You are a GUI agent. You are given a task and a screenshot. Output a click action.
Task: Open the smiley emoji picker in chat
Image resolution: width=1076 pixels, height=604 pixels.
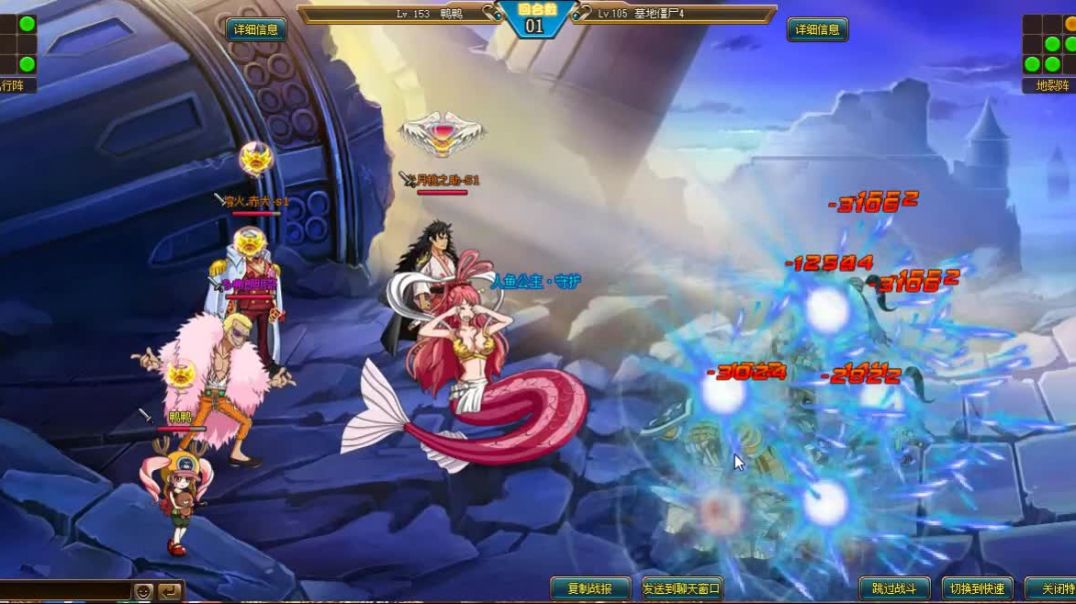(x=144, y=591)
